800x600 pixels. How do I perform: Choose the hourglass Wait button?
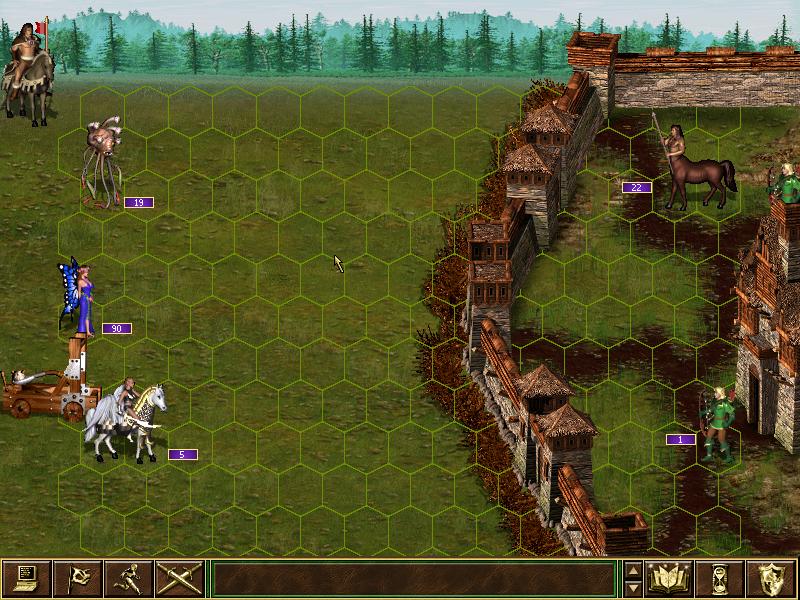721,578
